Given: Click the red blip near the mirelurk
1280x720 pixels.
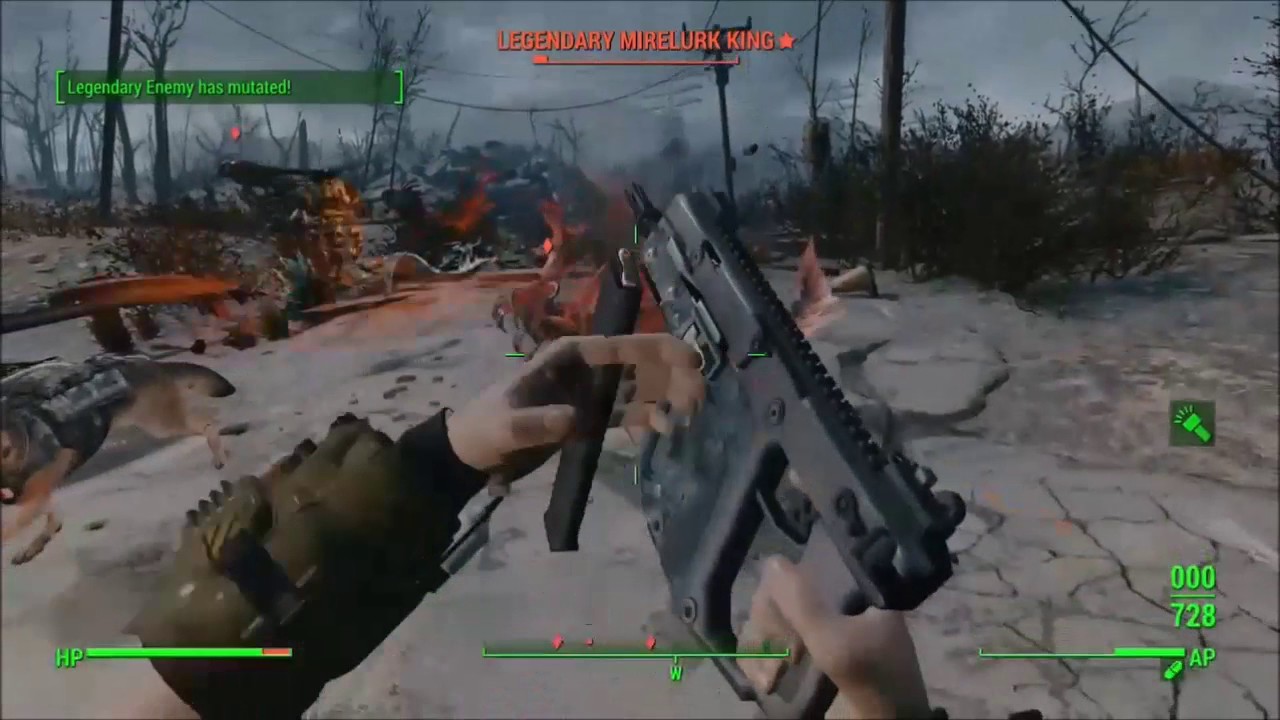Looking at the screenshot, I should pyautogui.click(x=548, y=245).
